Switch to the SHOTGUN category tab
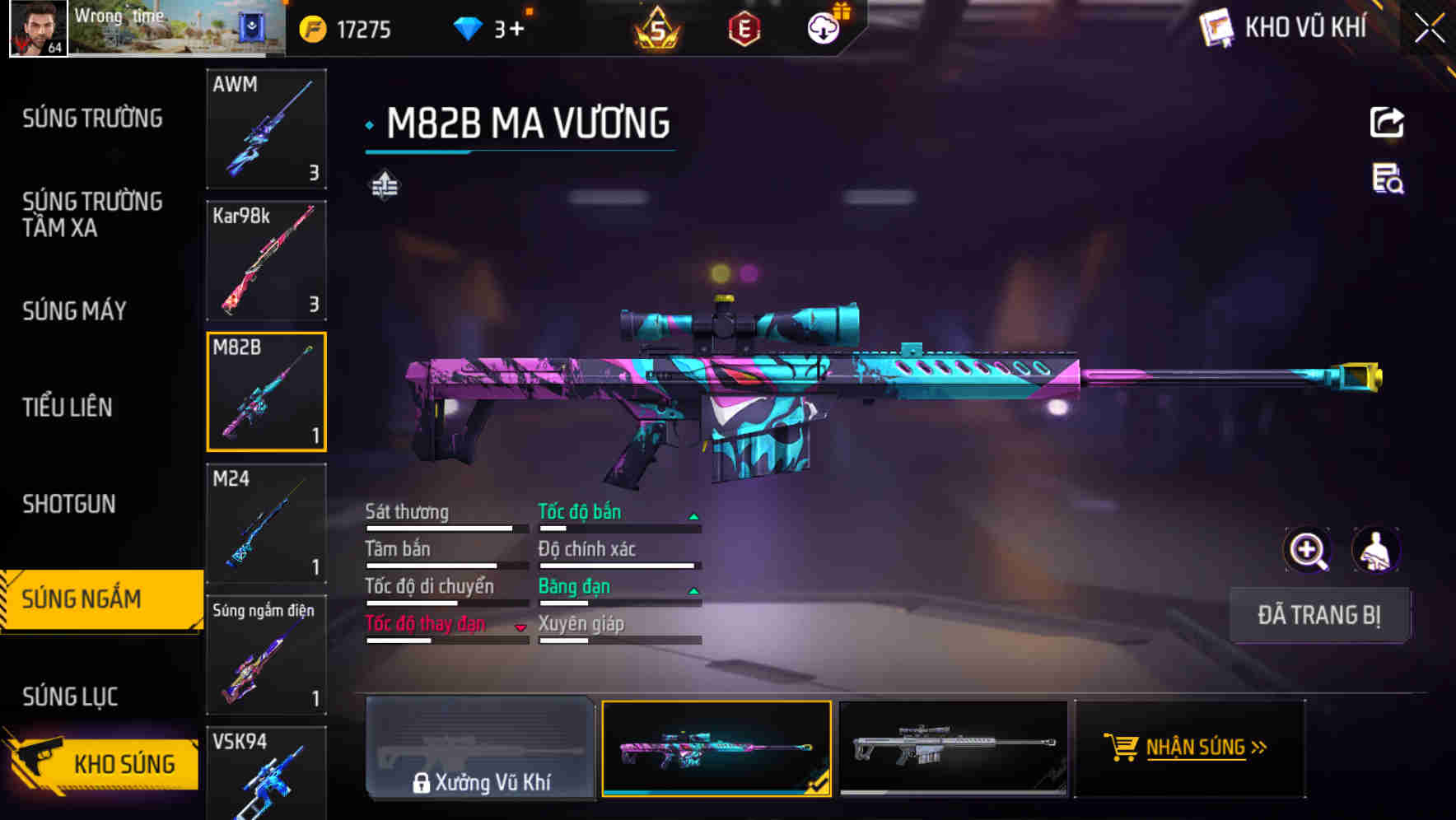 (70, 504)
